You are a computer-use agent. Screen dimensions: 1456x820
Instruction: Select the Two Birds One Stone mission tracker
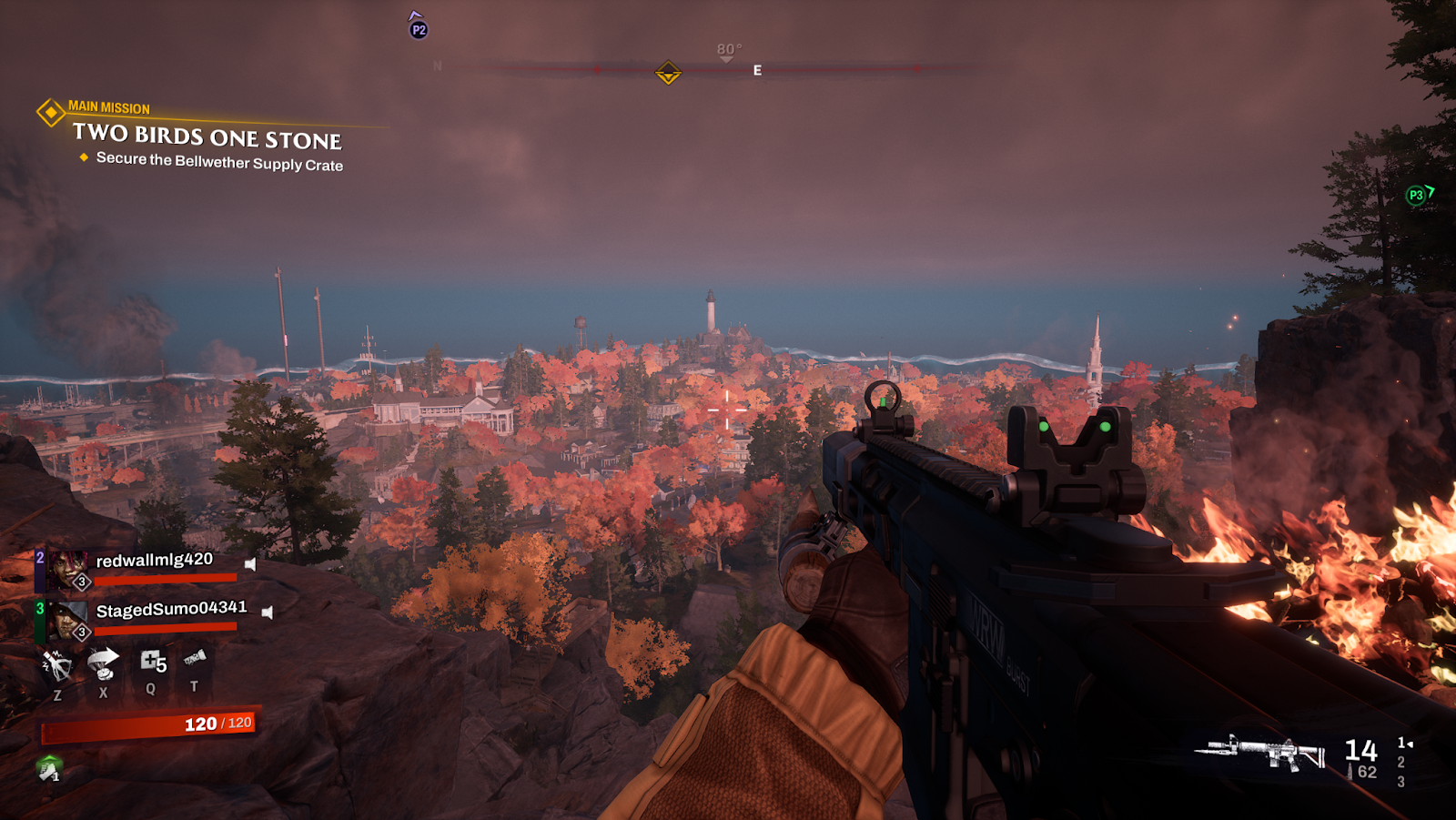tap(207, 137)
